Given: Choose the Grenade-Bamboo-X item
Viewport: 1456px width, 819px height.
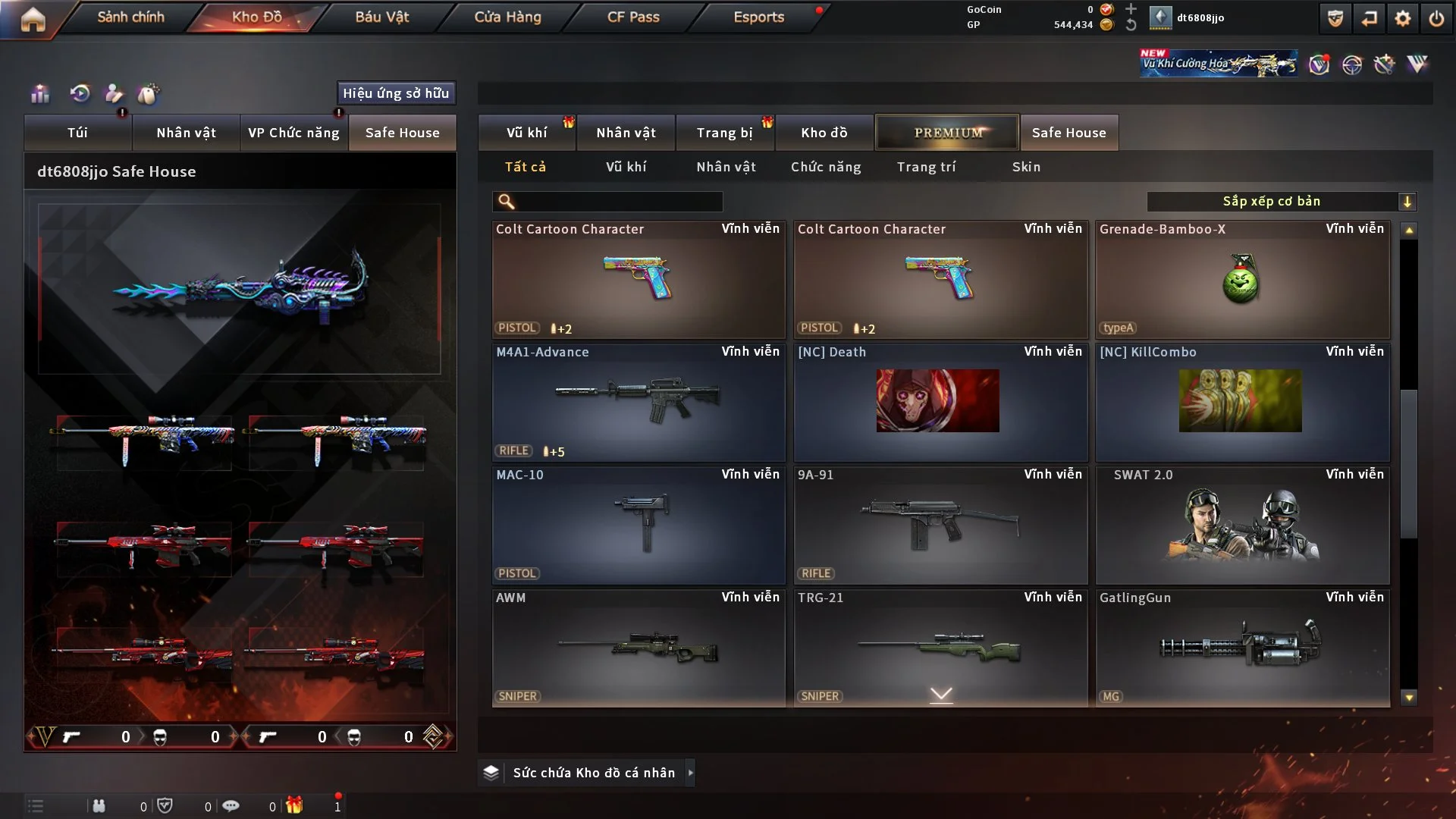Looking at the screenshot, I should [1242, 279].
